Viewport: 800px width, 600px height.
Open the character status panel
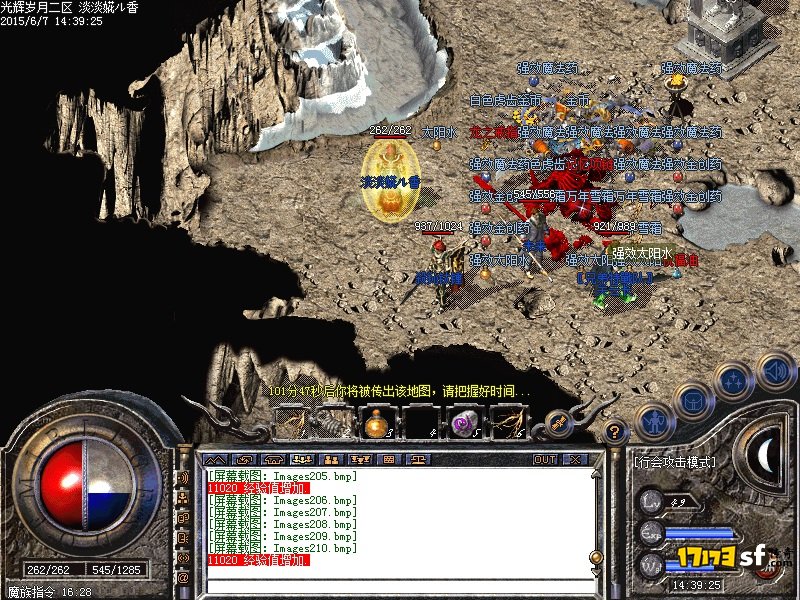tap(654, 419)
